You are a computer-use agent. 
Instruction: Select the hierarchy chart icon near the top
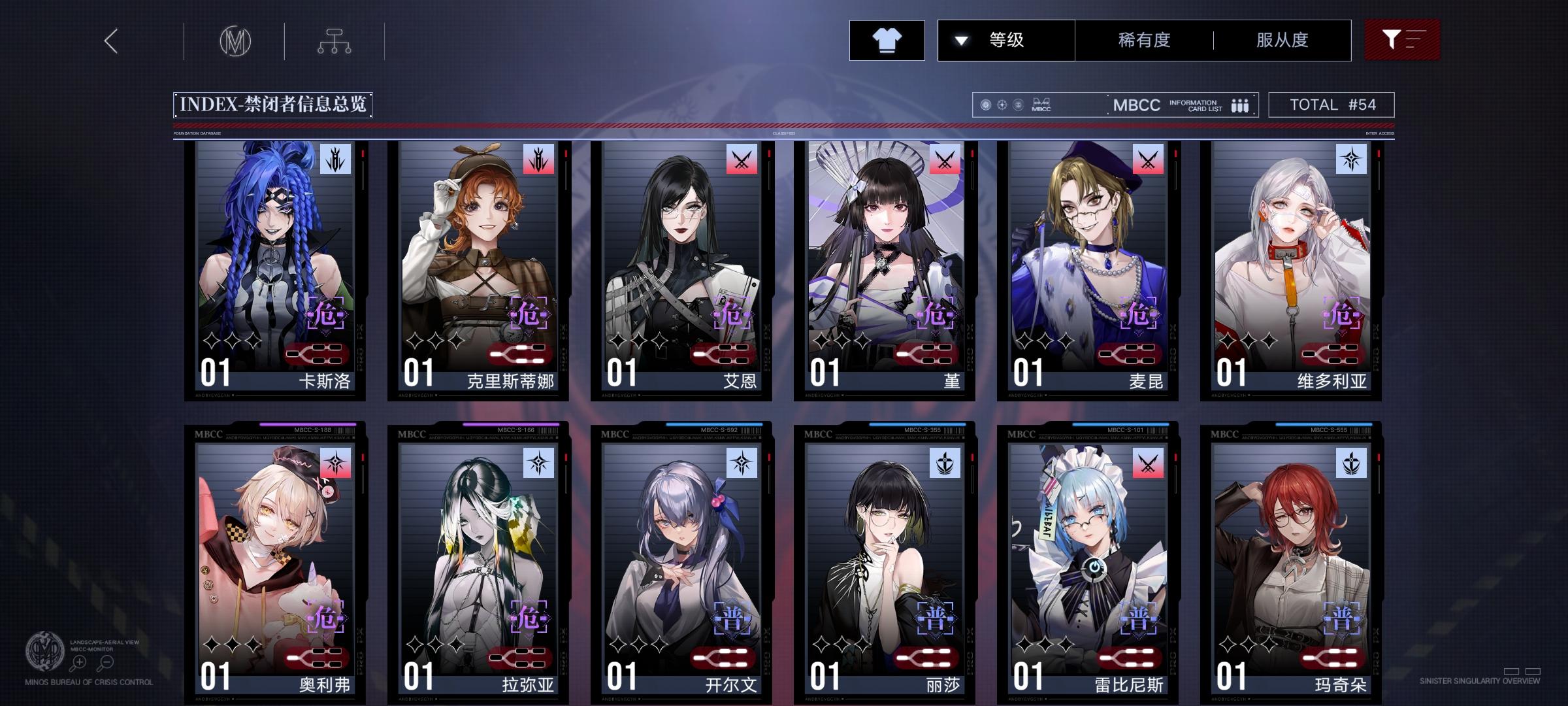(336, 40)
